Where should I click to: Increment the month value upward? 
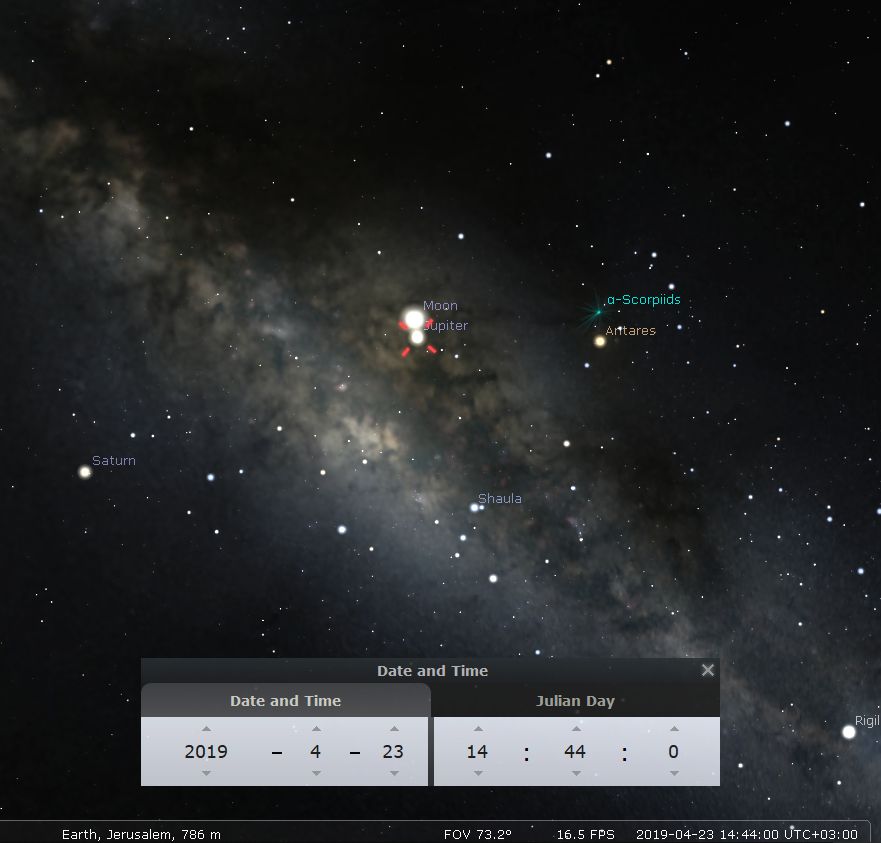point(316,729)
